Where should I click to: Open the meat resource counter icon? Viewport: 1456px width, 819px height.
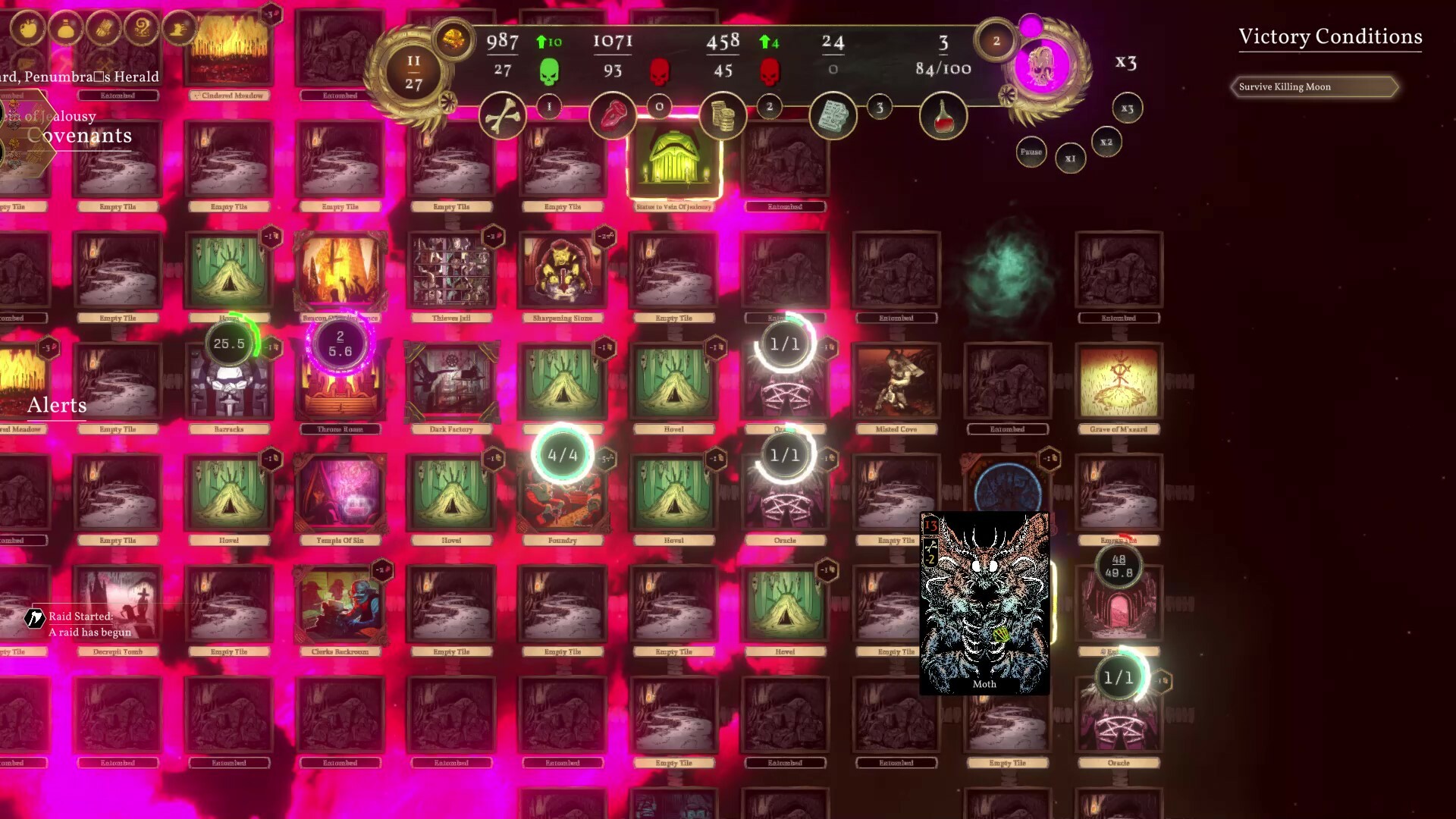pos(613,115)
